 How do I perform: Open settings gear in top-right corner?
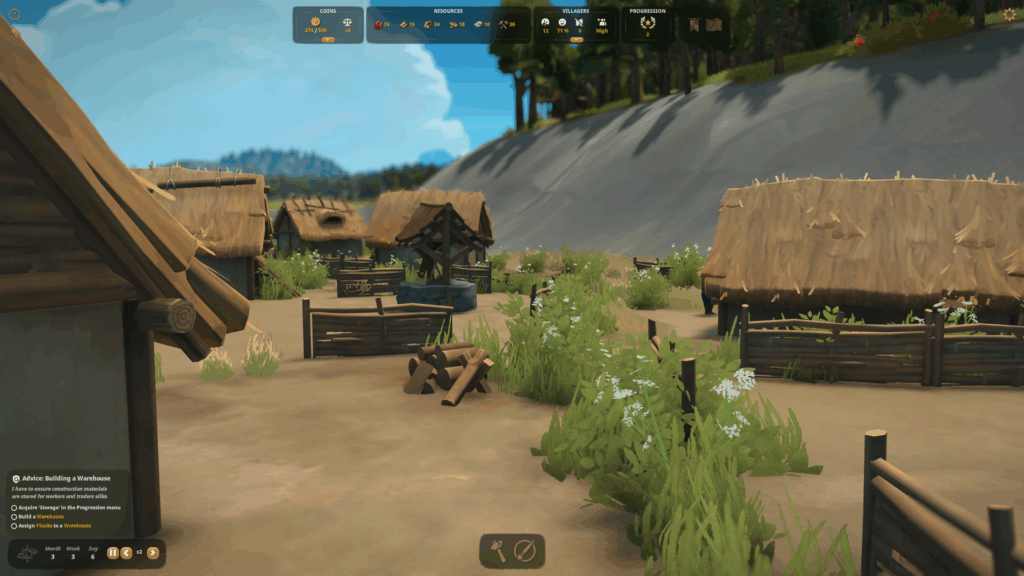1009,14
